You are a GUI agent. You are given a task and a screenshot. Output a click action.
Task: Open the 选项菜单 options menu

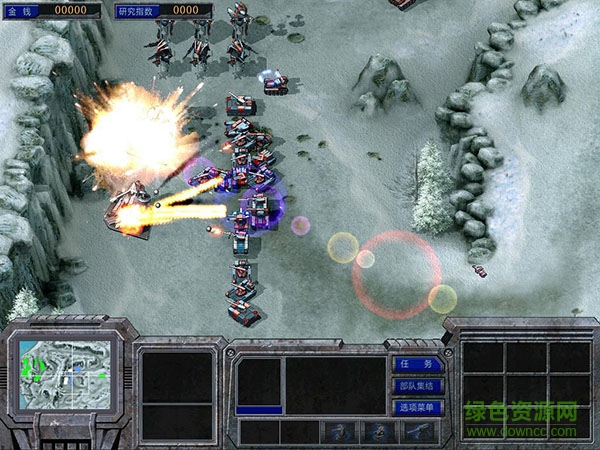pos(417,407)
